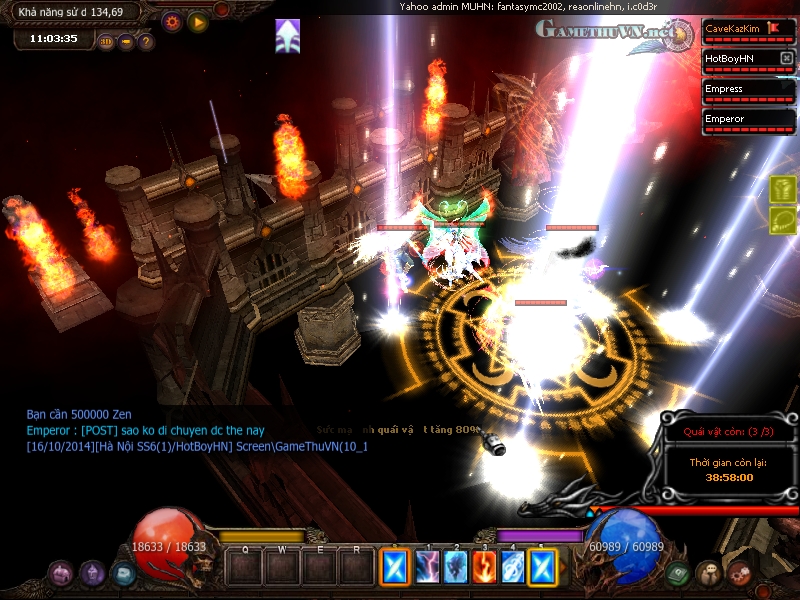The width and height of the screenshot is (800, 600).
Task: Open the gear settings button
Action: 171,21
